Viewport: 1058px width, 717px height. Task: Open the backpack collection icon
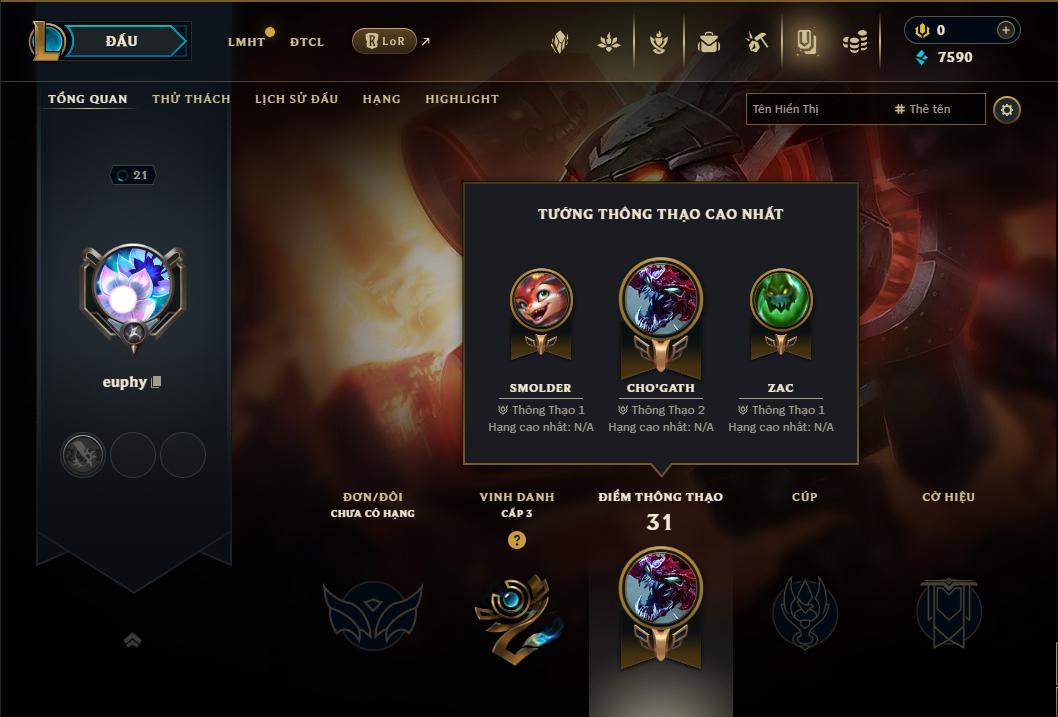coord(709,42)
